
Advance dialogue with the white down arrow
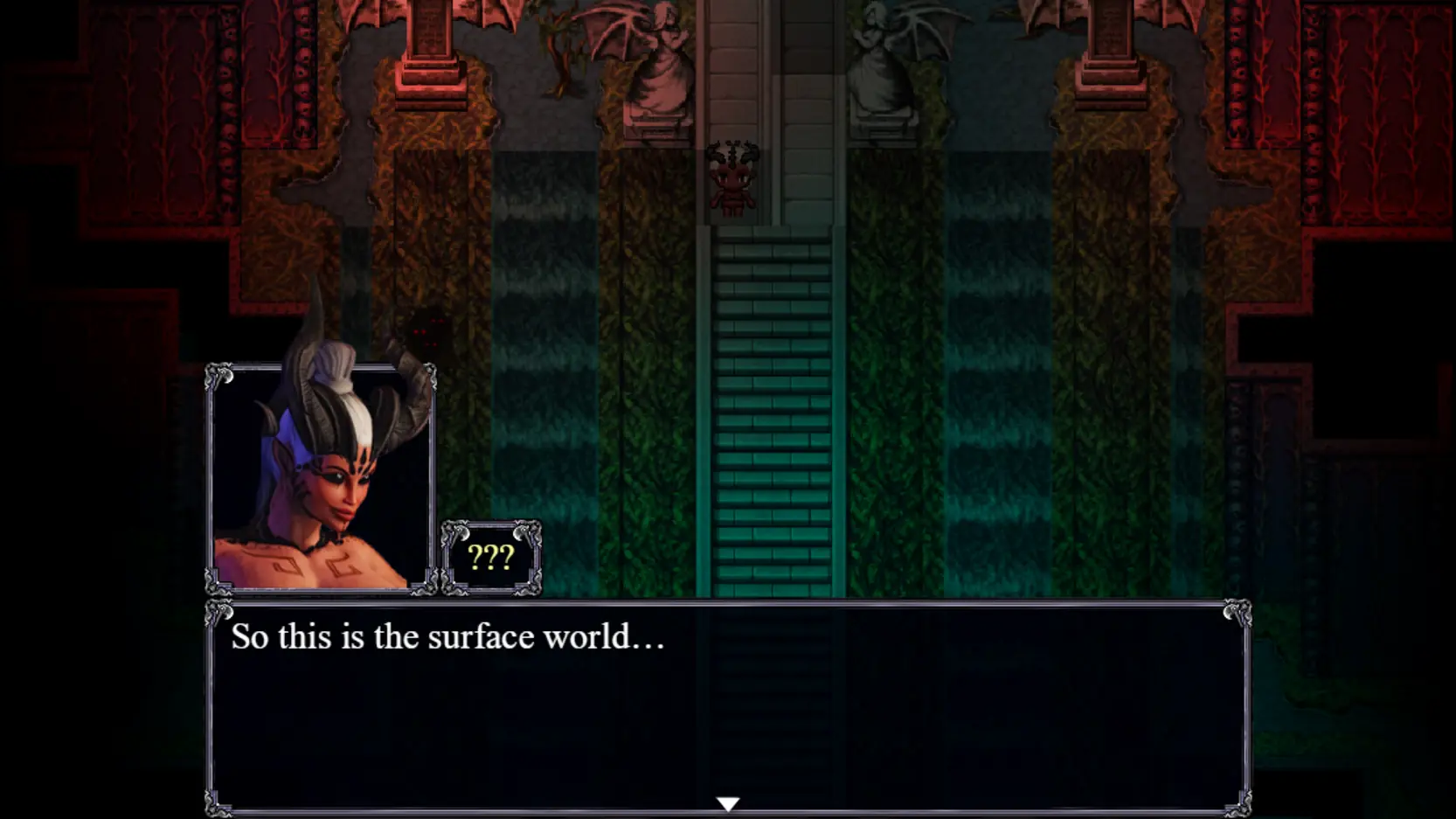(x=728, y=803)
